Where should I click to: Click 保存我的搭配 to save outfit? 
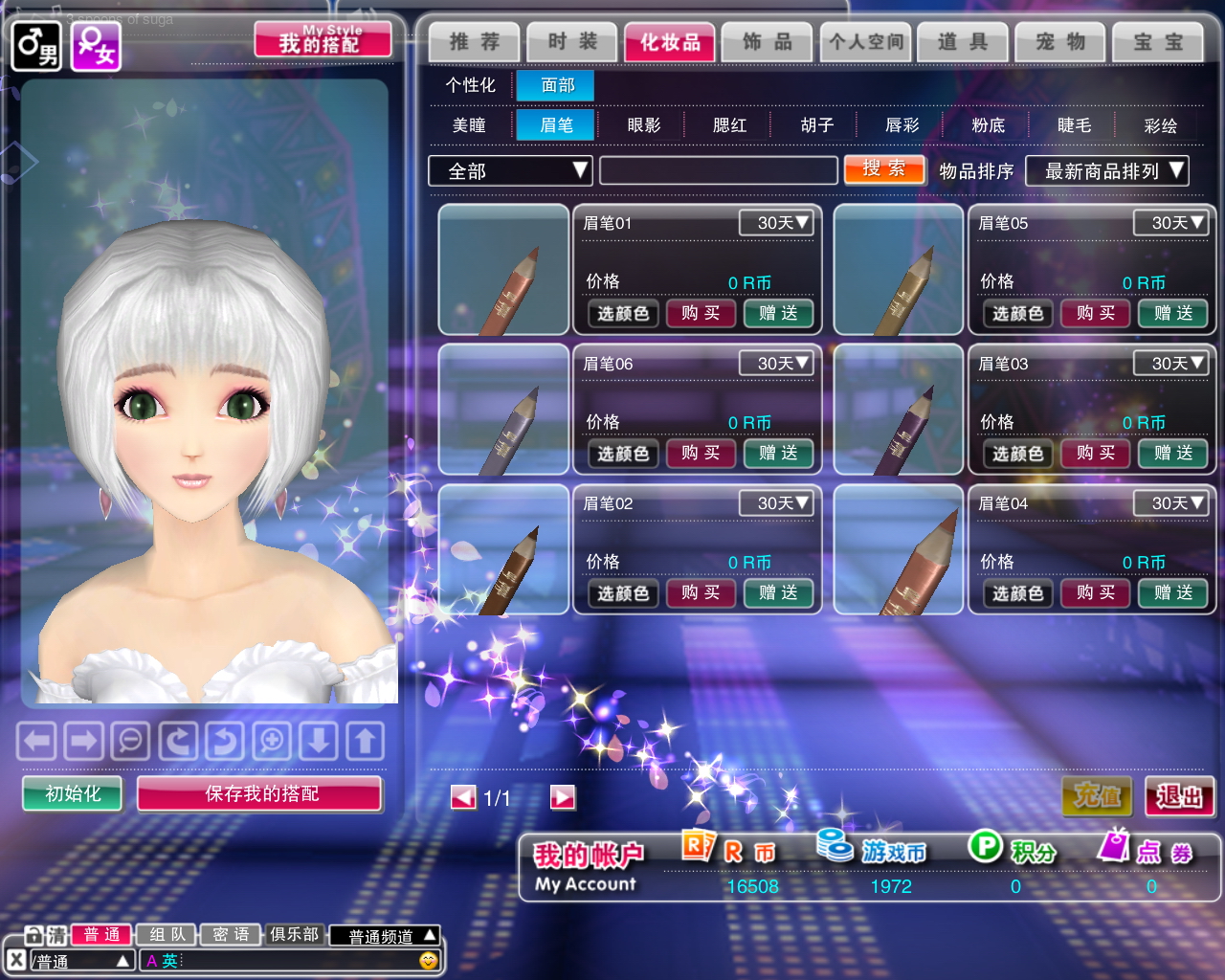[x=260, y=793]
